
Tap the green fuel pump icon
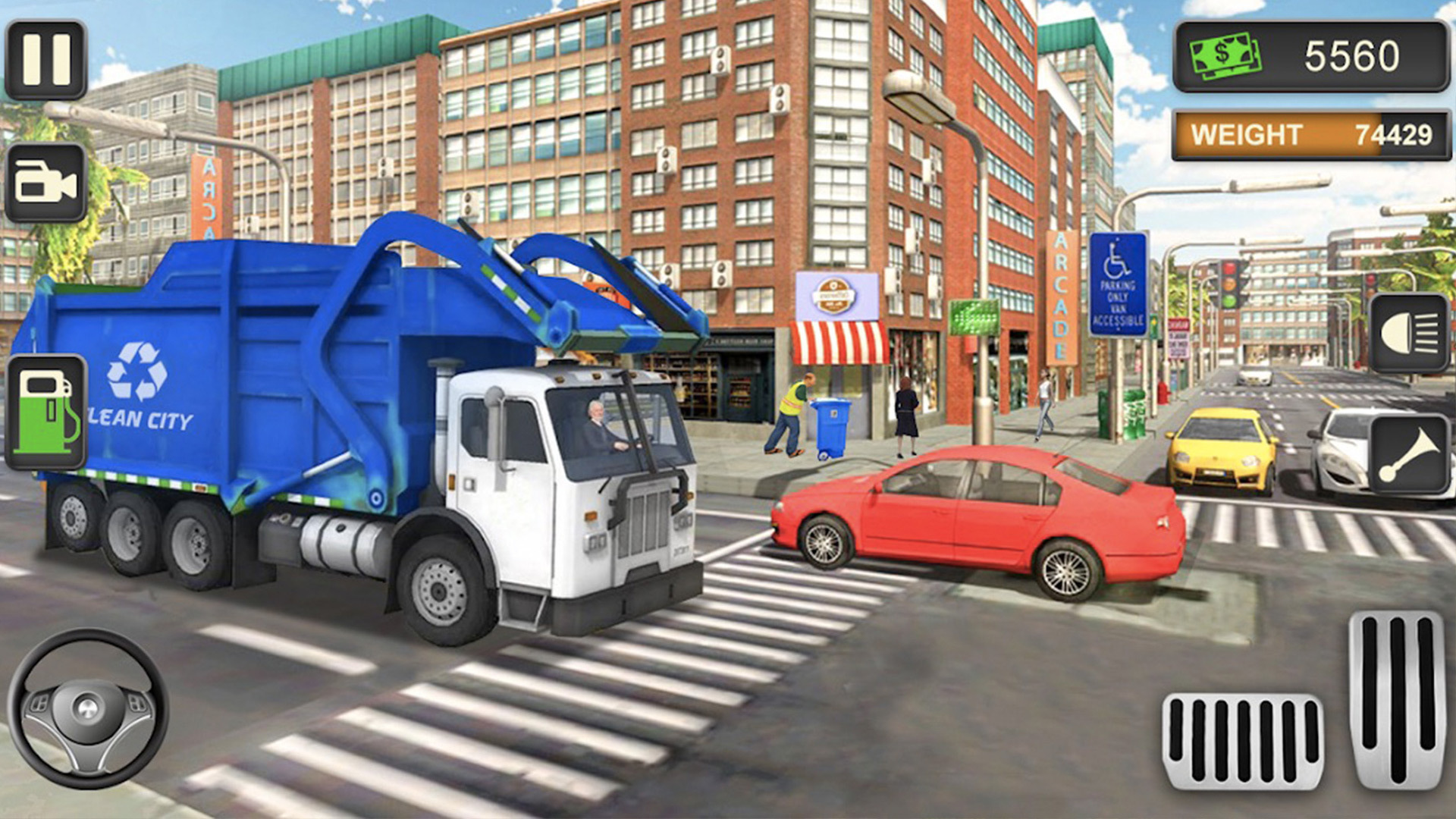point(46,412)
